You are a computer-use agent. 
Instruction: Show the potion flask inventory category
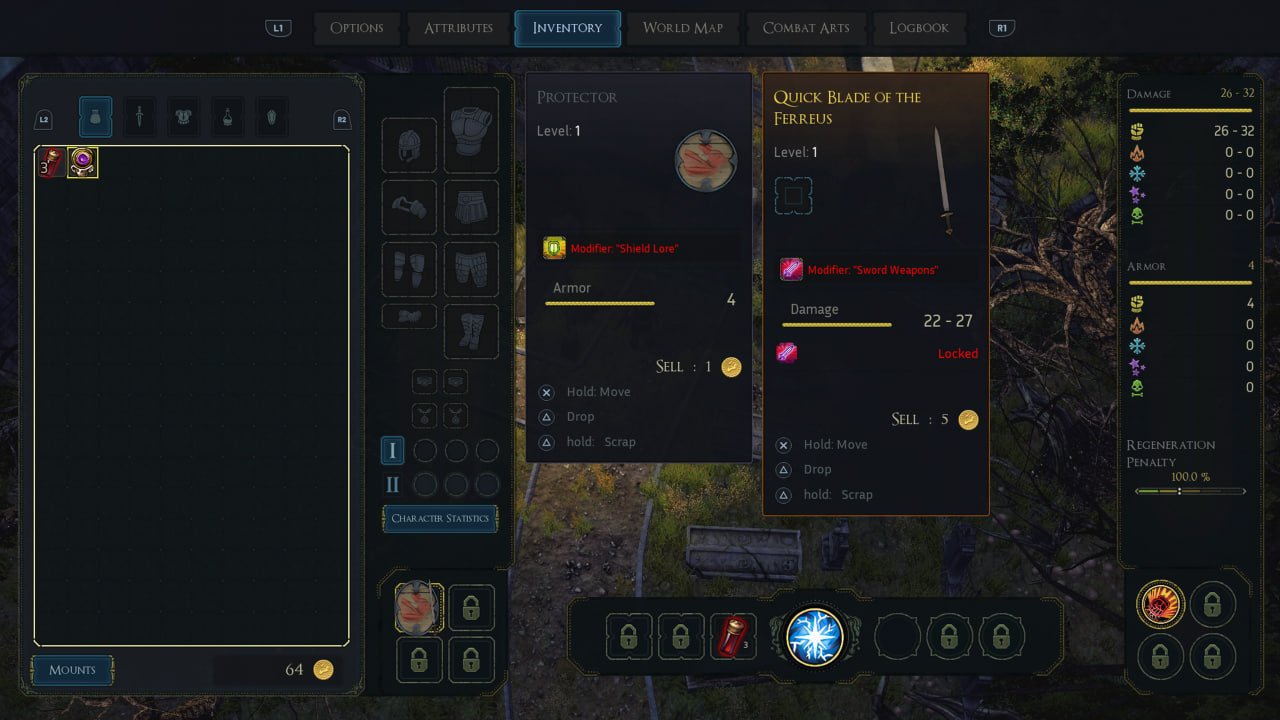(227, 117)
